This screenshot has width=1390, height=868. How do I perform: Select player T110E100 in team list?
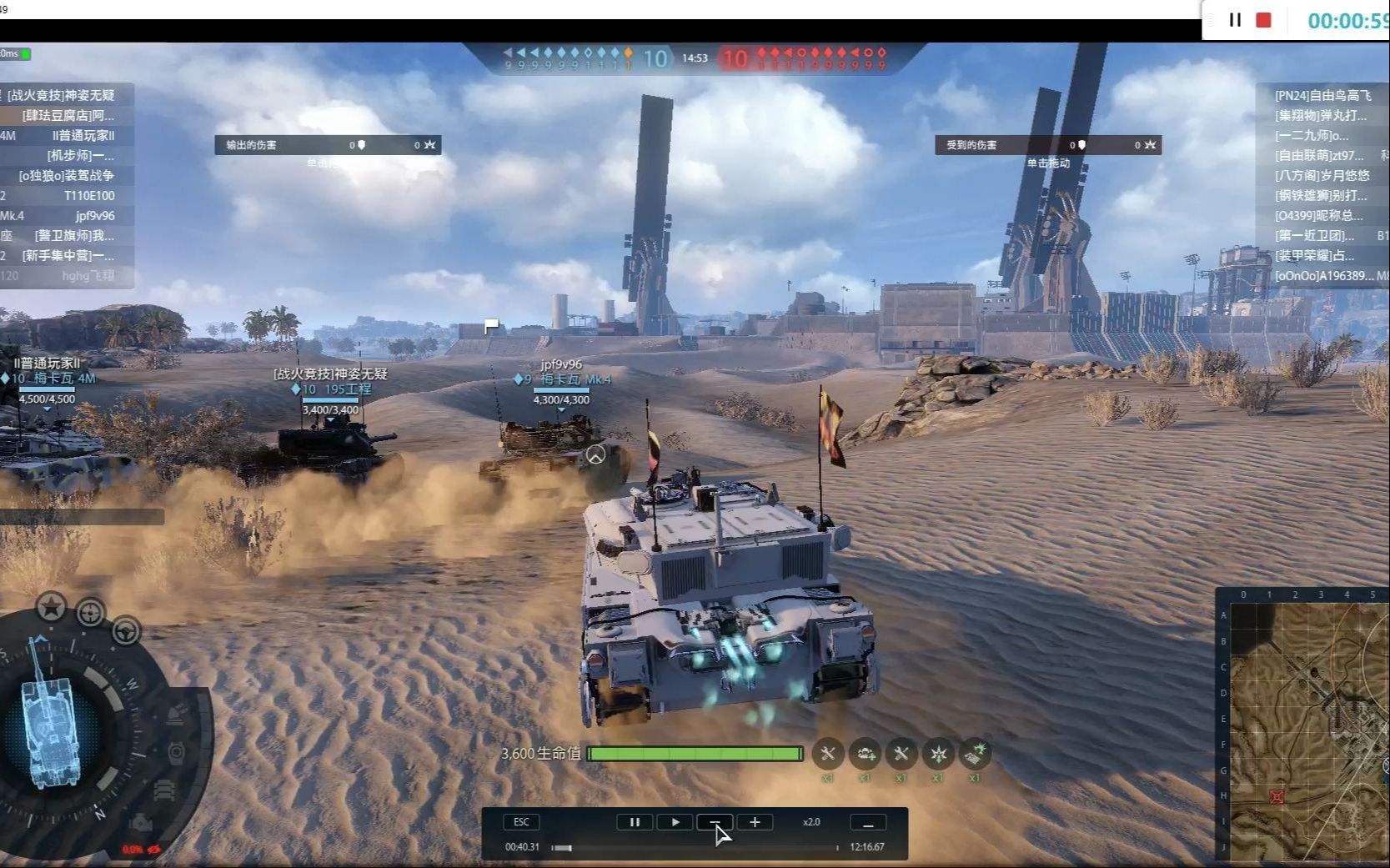point(89,196)
